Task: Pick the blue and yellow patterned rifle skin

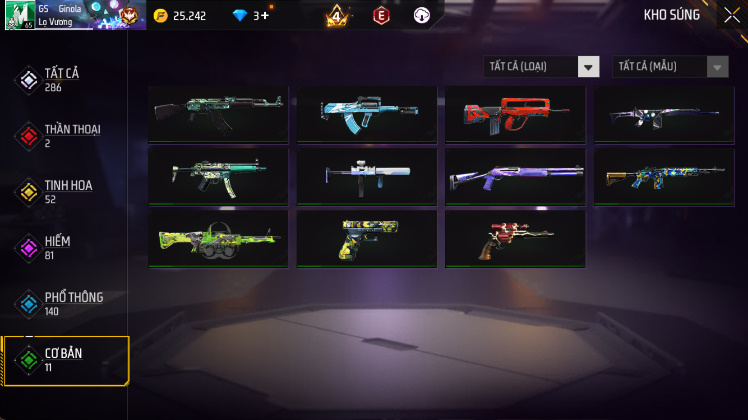Action: click(x=664, y=175)
